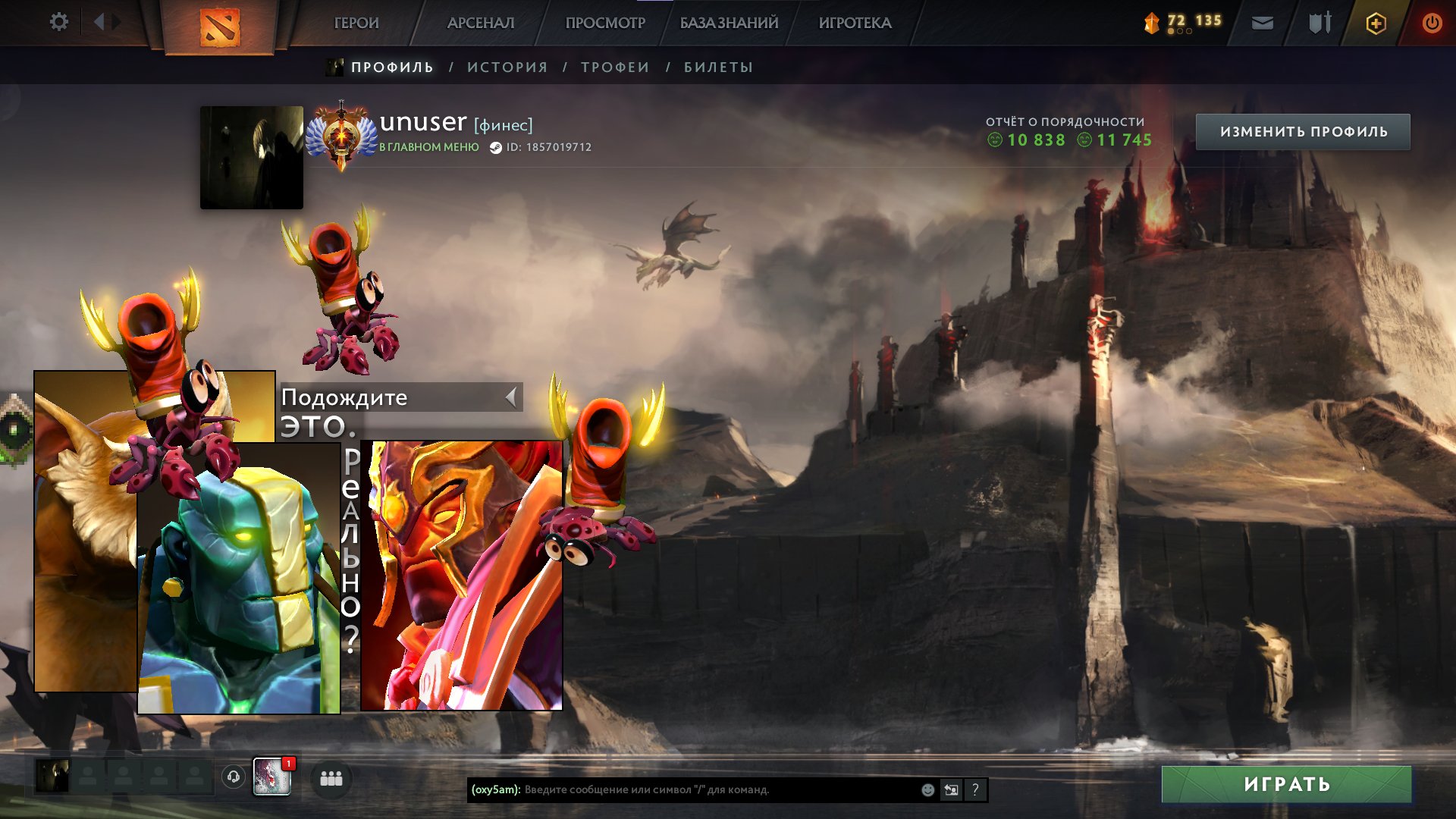This screenshot has height=819, width=1456.
Task: Open the АРСЕНАЛ menu item
Action: tap(480, 22)
